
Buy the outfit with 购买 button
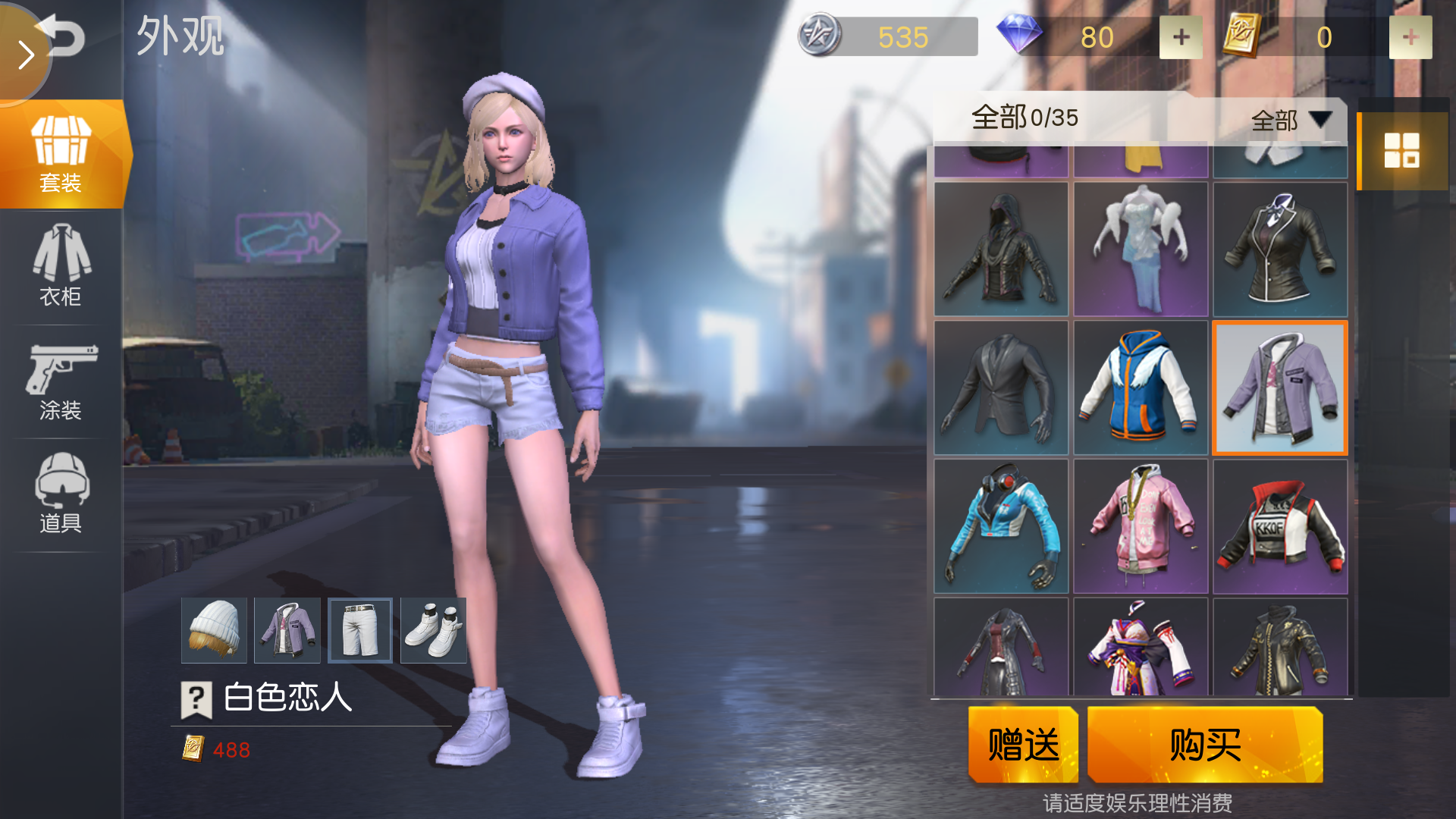1205,744
